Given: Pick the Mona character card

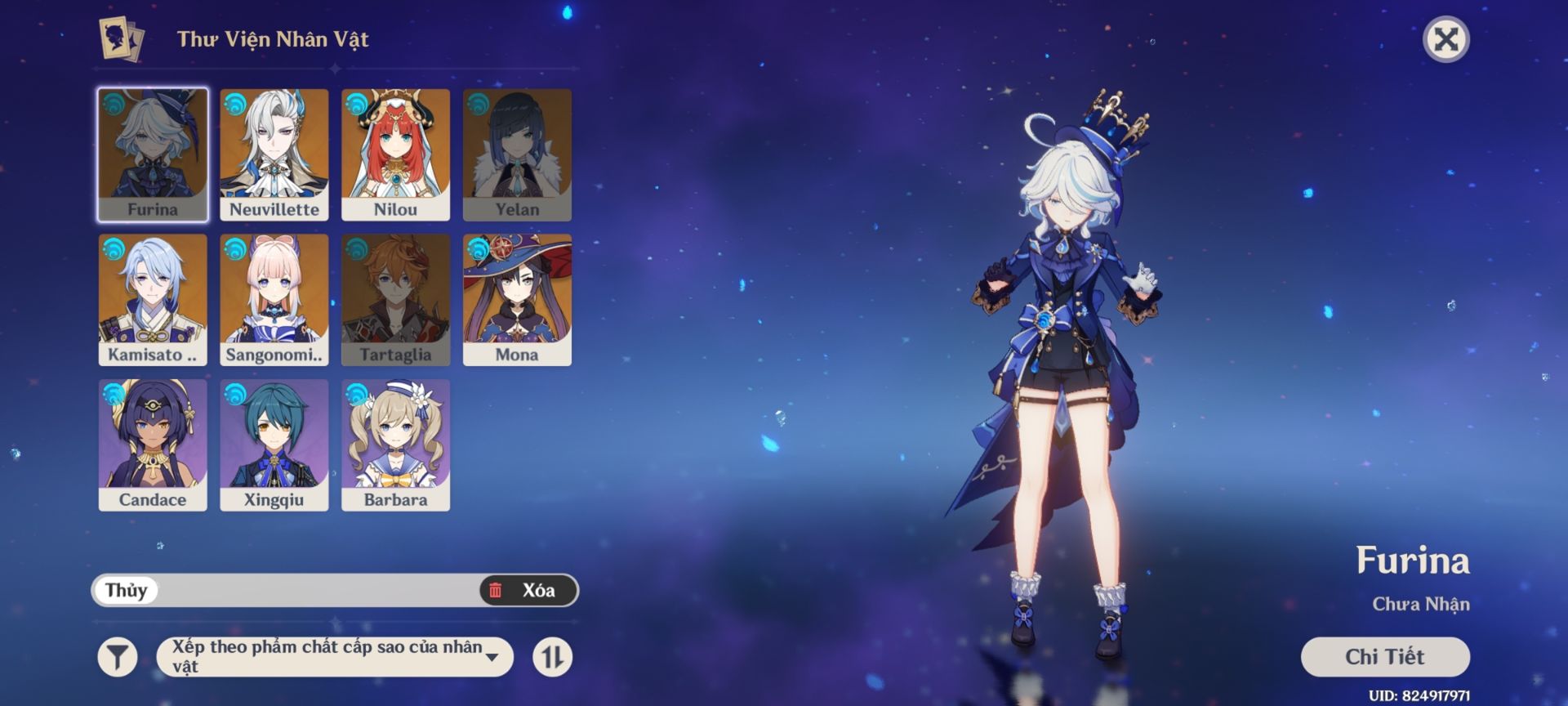Looking at the screenshot, I should click(x=517, y=299).
